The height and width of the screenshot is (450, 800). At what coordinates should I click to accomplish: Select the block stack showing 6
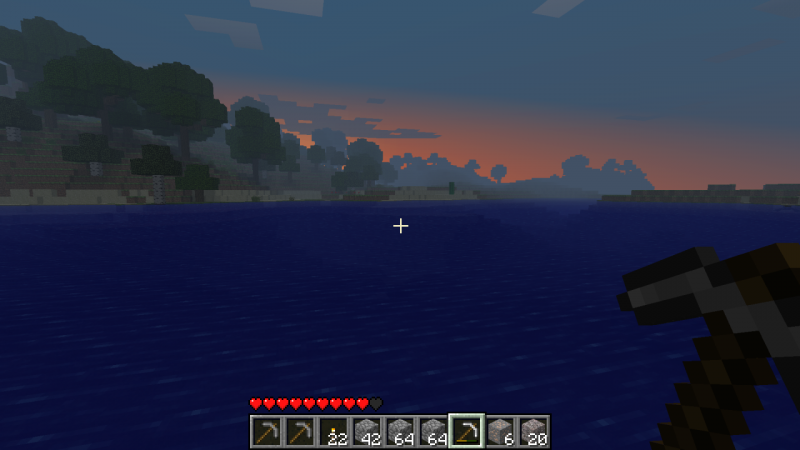[x=500, y=431]
